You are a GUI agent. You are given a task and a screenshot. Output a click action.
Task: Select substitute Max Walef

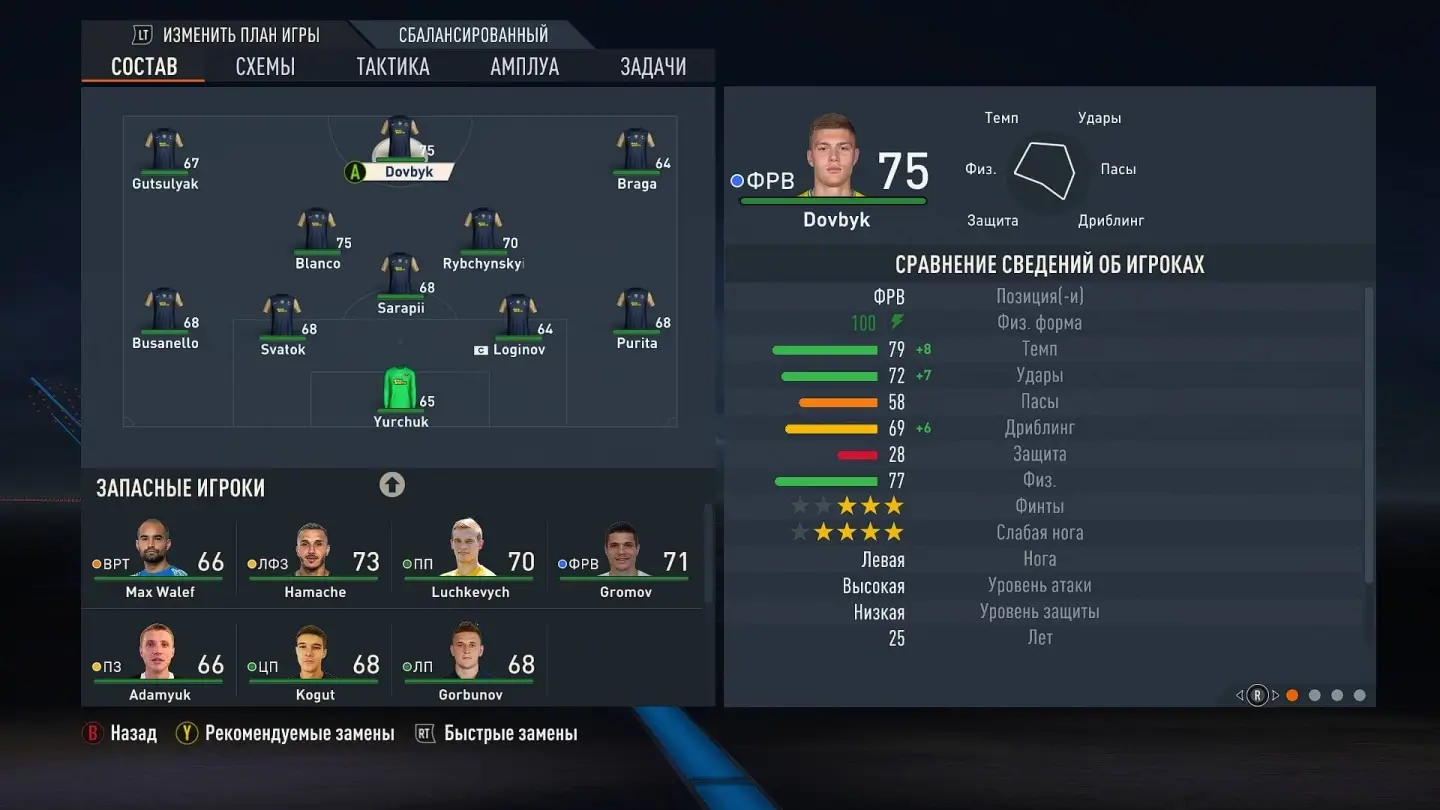[160, 561]
